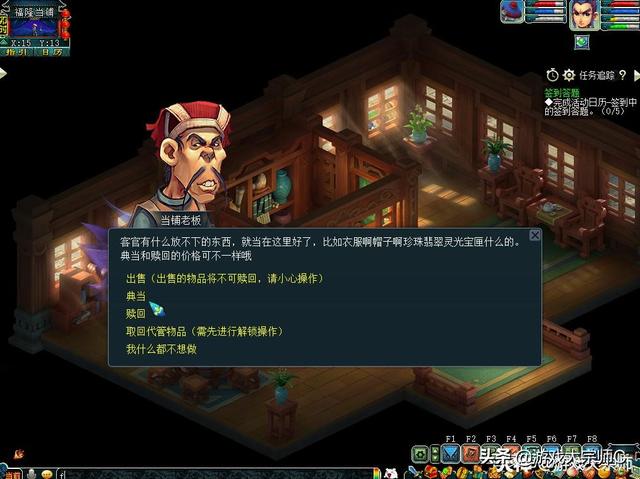Open the player character portrait
The image size is (640, 479).
click(x=584, y=15)
